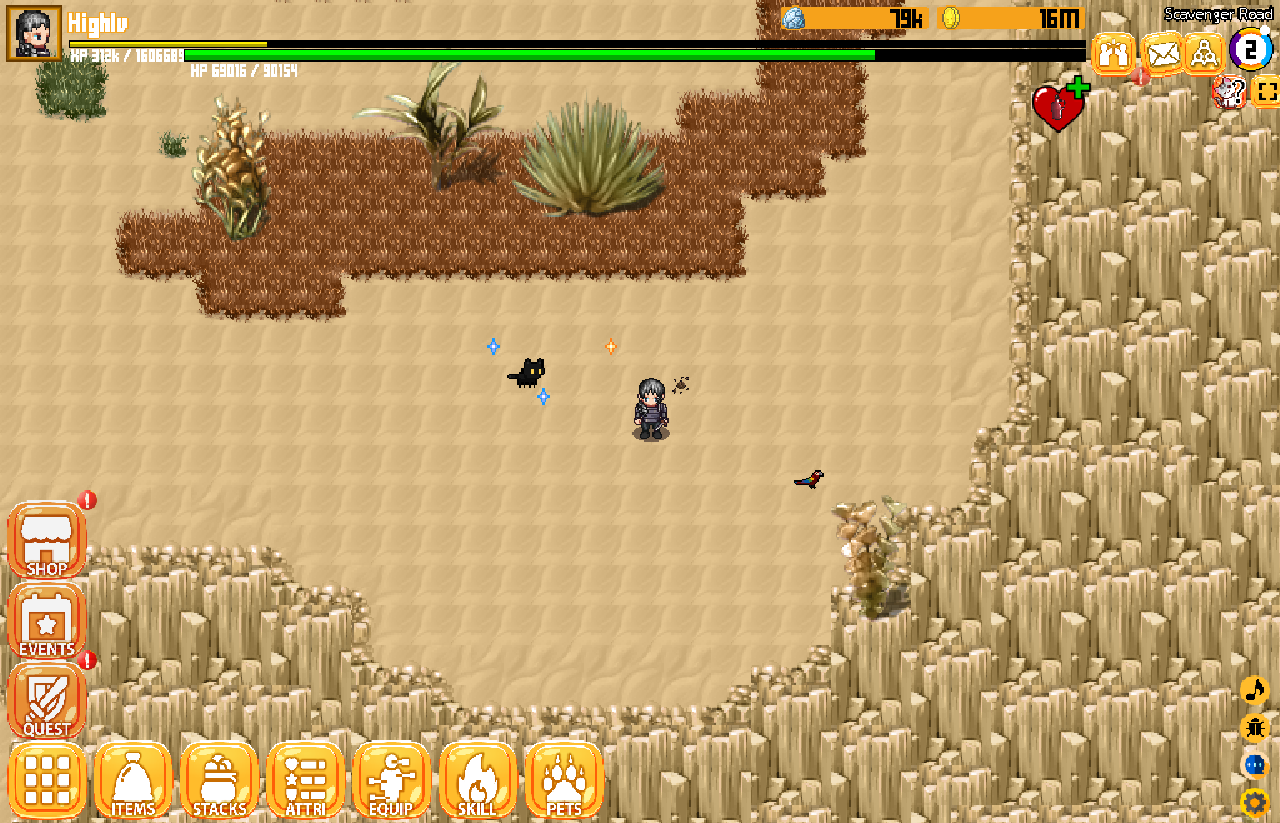This screenshot has height=823, width=1280.
Task: Click the Highlv character portrait
Action: pos(34,33)
